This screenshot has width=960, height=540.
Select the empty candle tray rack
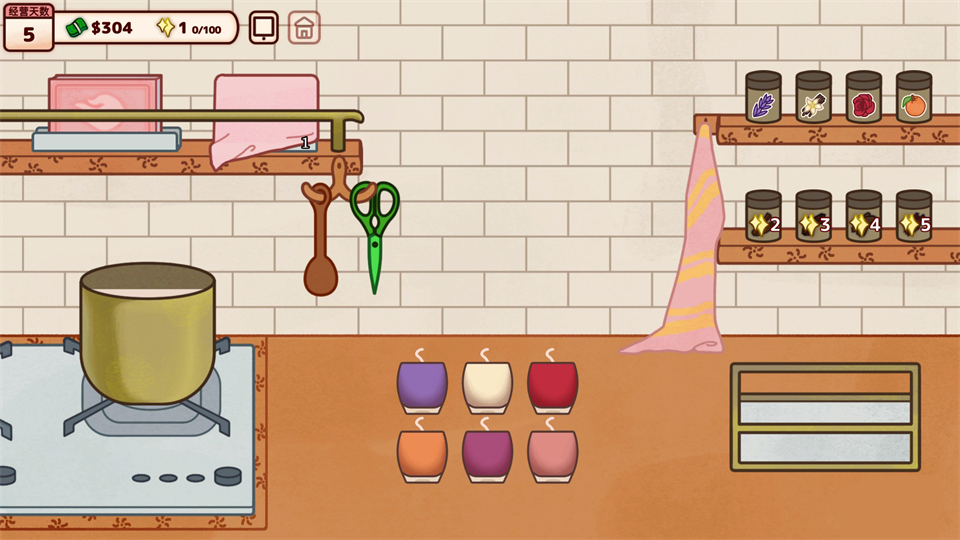825,416
